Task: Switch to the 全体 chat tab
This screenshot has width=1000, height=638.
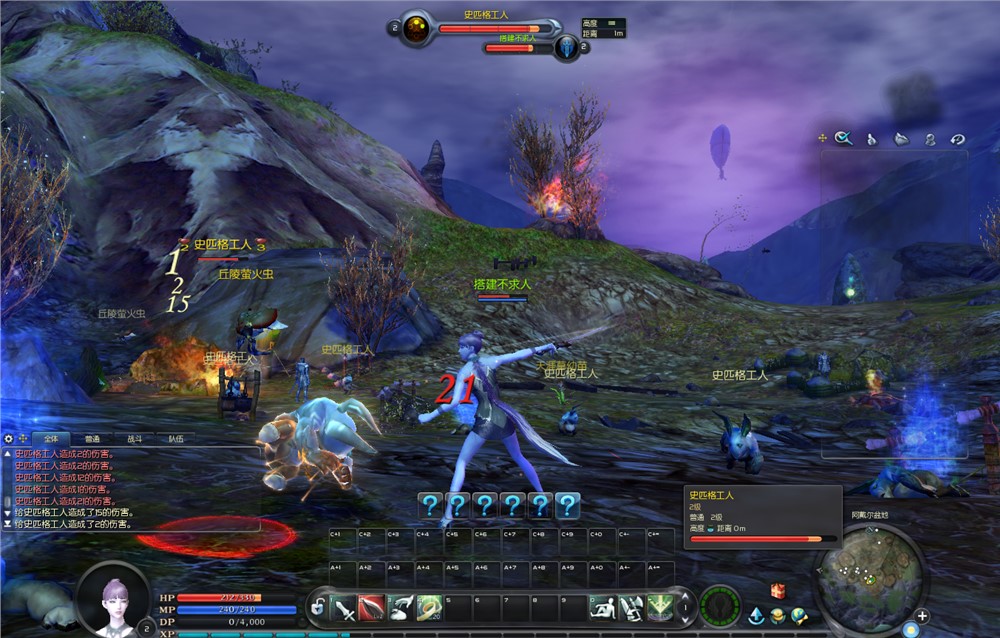Action: click(51, 438)
